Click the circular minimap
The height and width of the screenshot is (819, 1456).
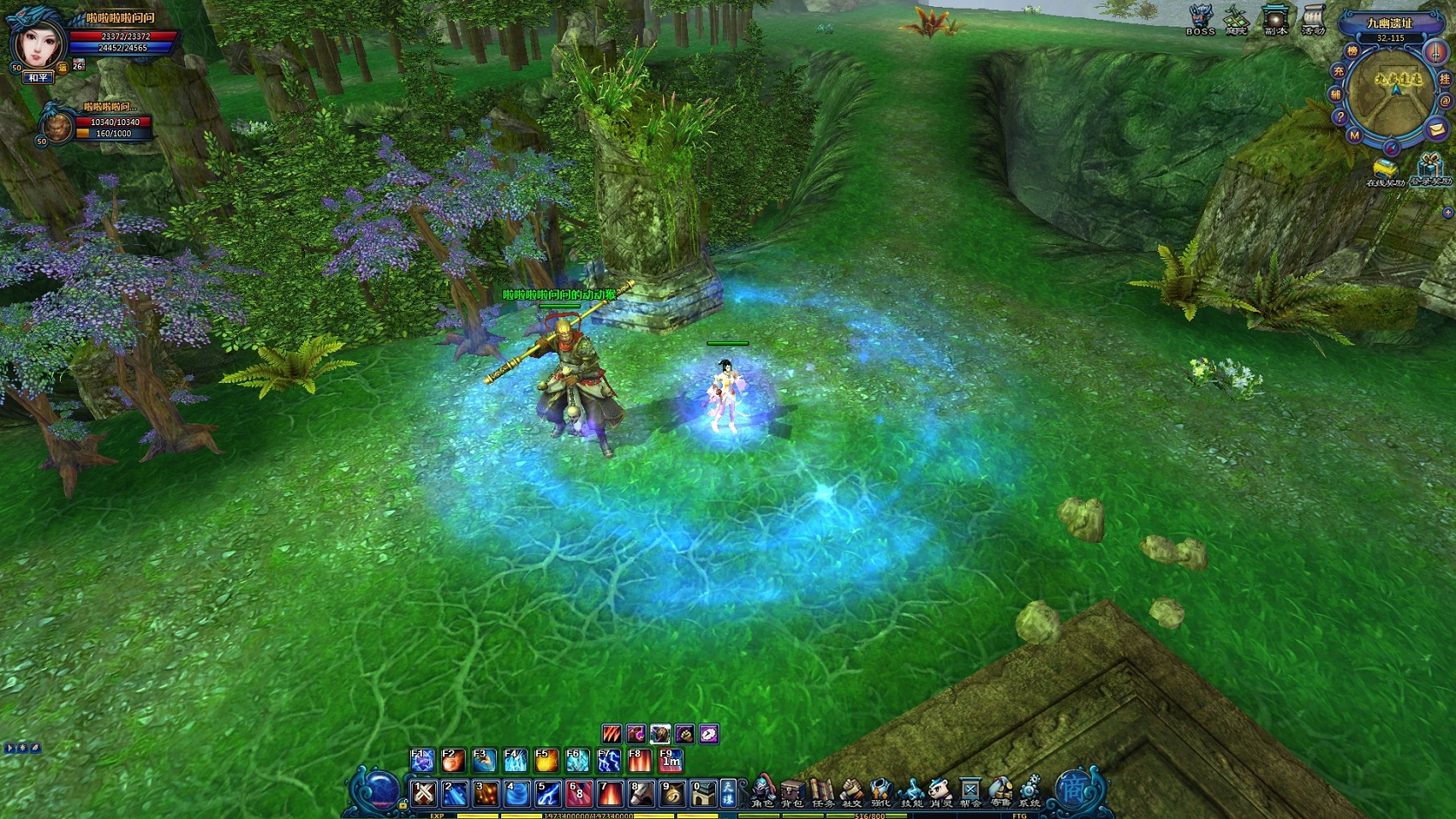(1390, 94)
